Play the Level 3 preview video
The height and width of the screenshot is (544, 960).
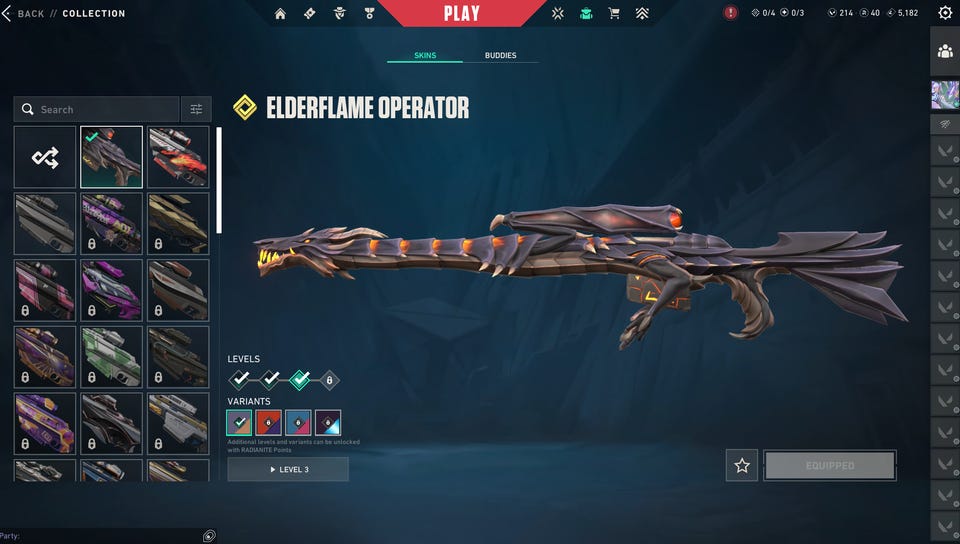point(288,469)
